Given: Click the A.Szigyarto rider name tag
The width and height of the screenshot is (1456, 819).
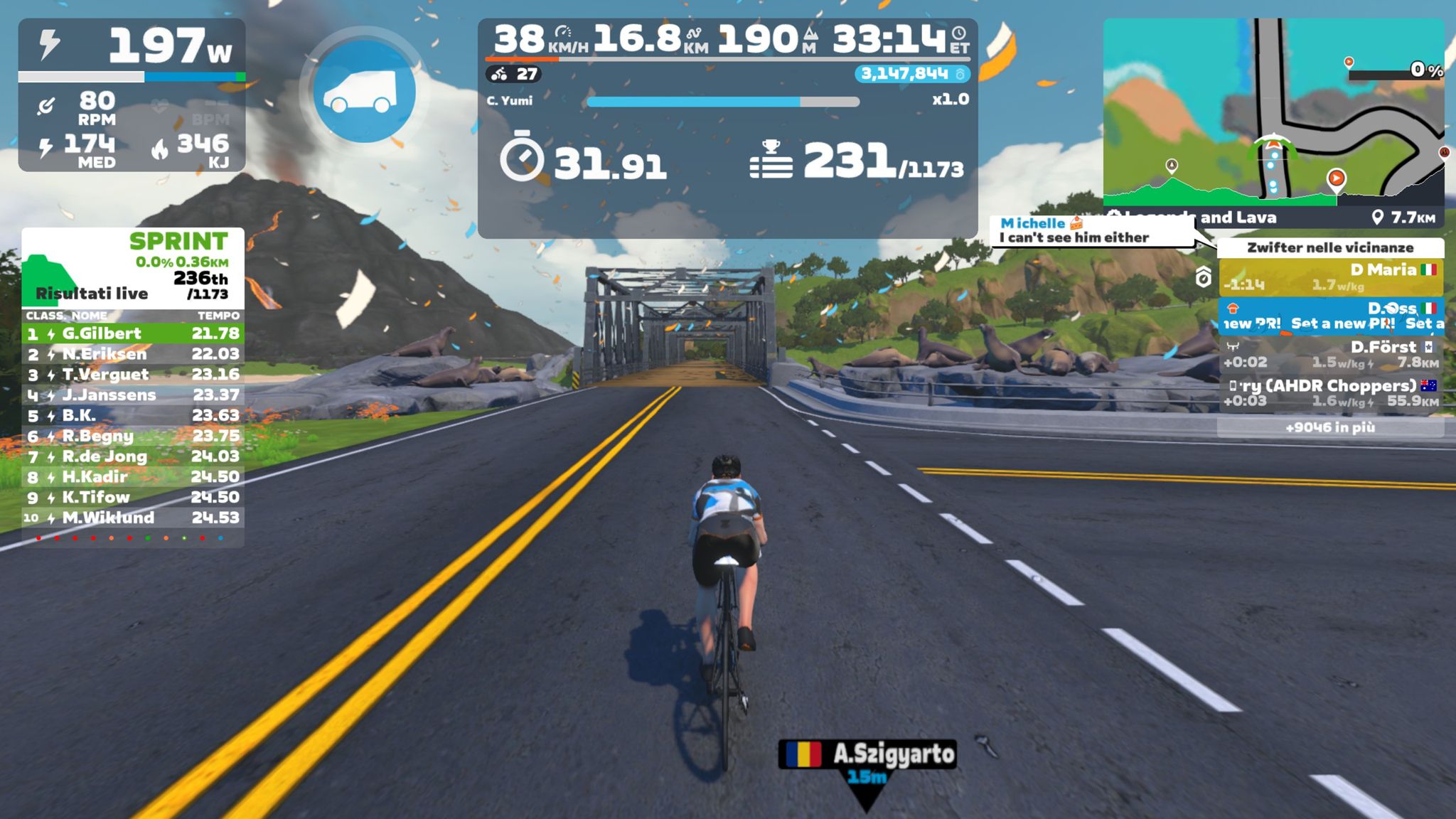Looking at the screenshot, I should tap(867, 754).
